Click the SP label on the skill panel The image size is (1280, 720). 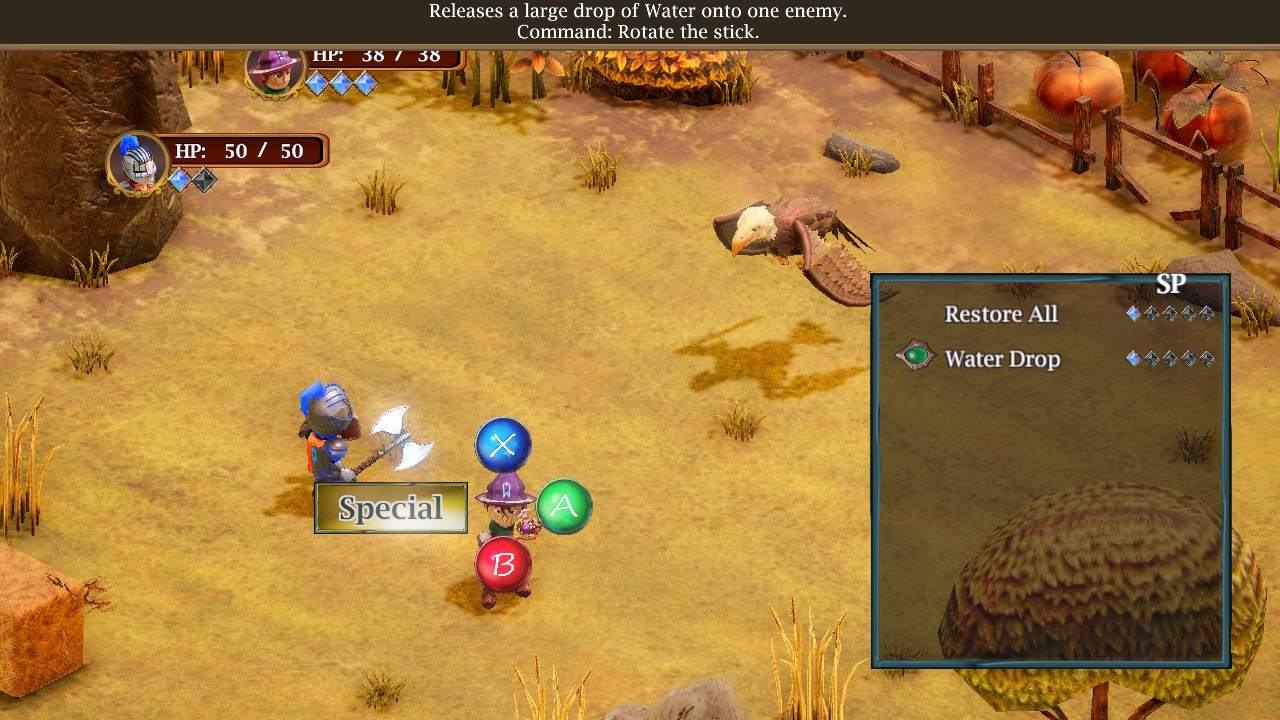1170,284
